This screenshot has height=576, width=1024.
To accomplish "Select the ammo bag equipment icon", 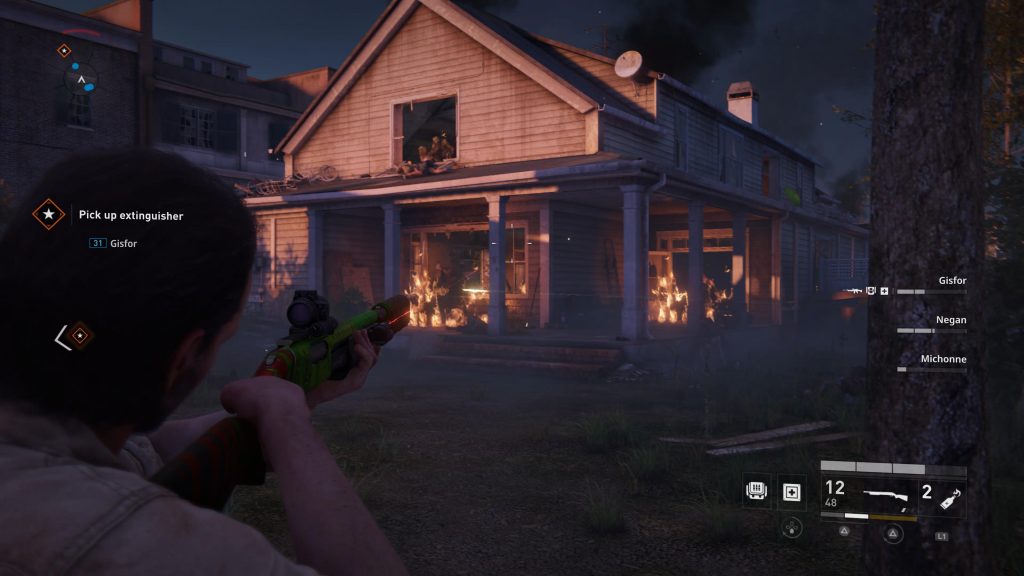I will click(x=758, y=491).
